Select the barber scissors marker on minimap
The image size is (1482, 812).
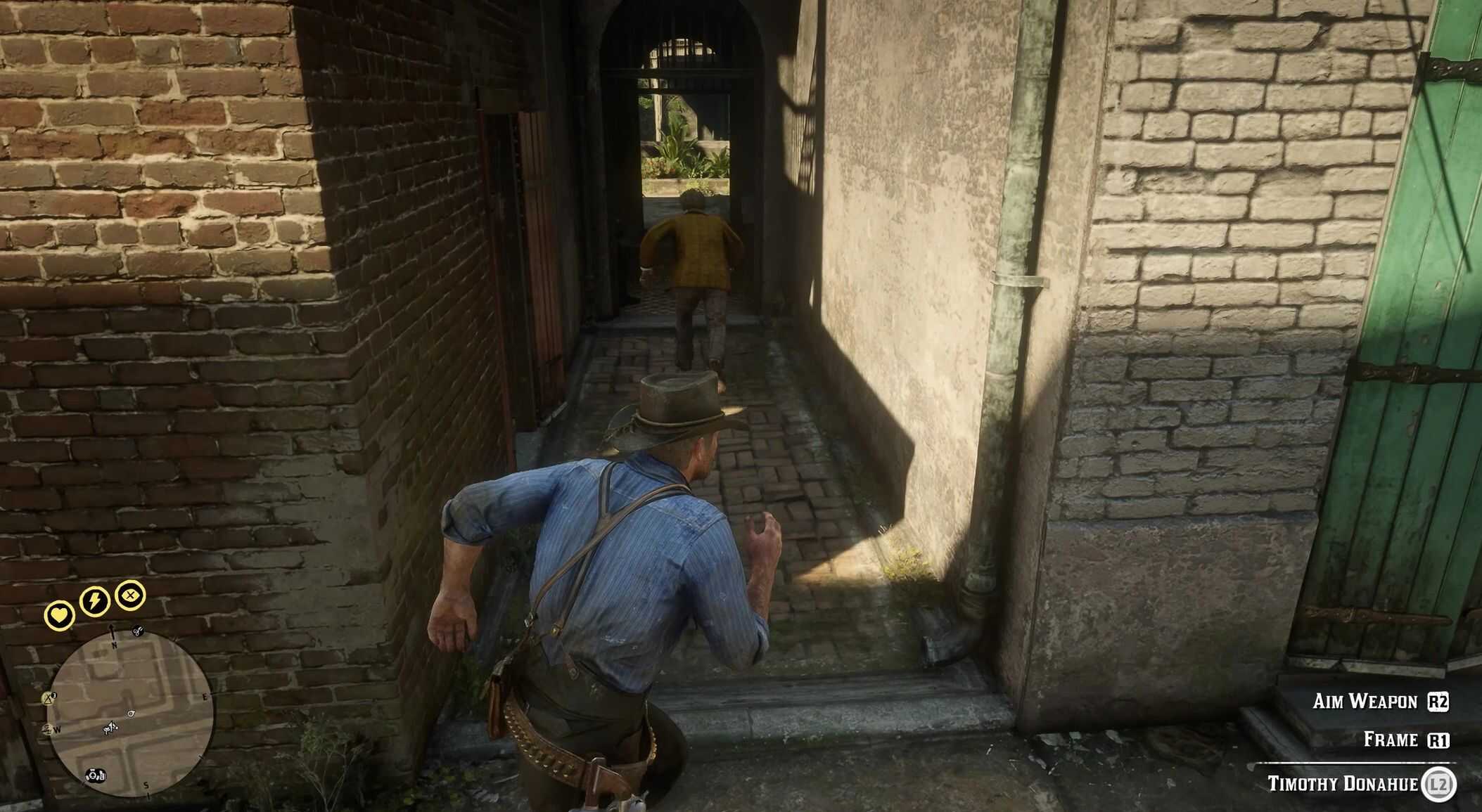pyautogui.click(x=138, y=631)
